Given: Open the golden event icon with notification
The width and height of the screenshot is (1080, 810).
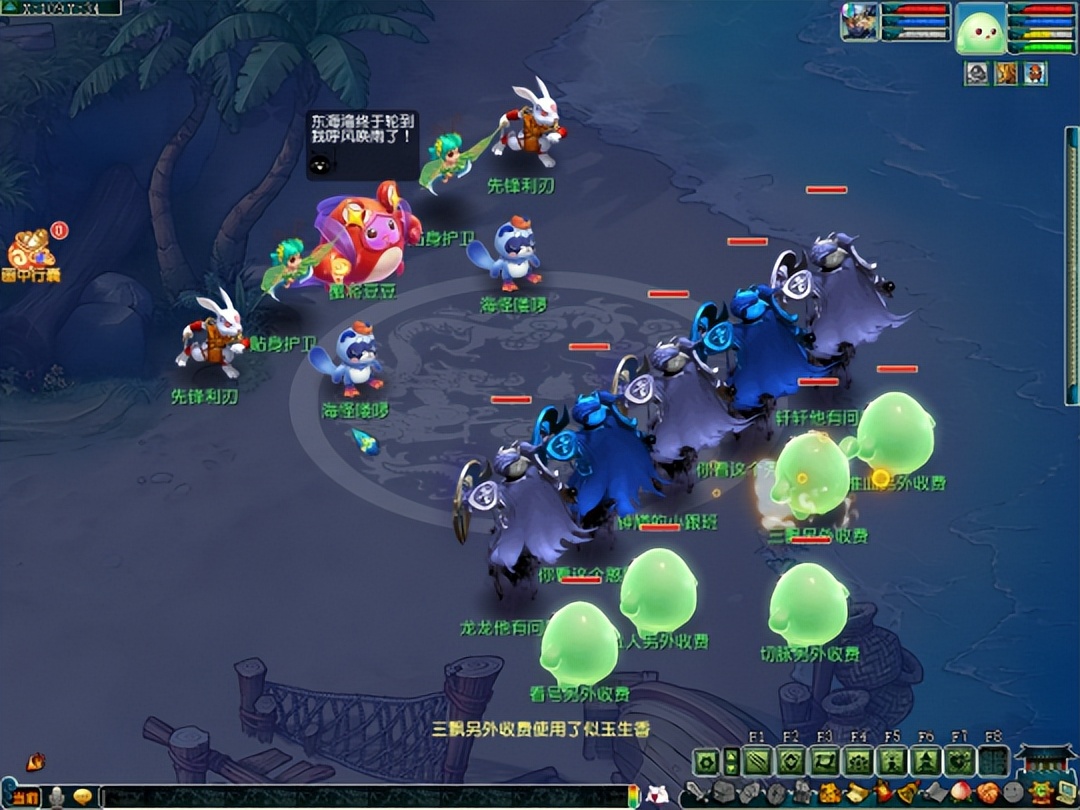Looking at the screenshot, I should (x=30, y=250).
